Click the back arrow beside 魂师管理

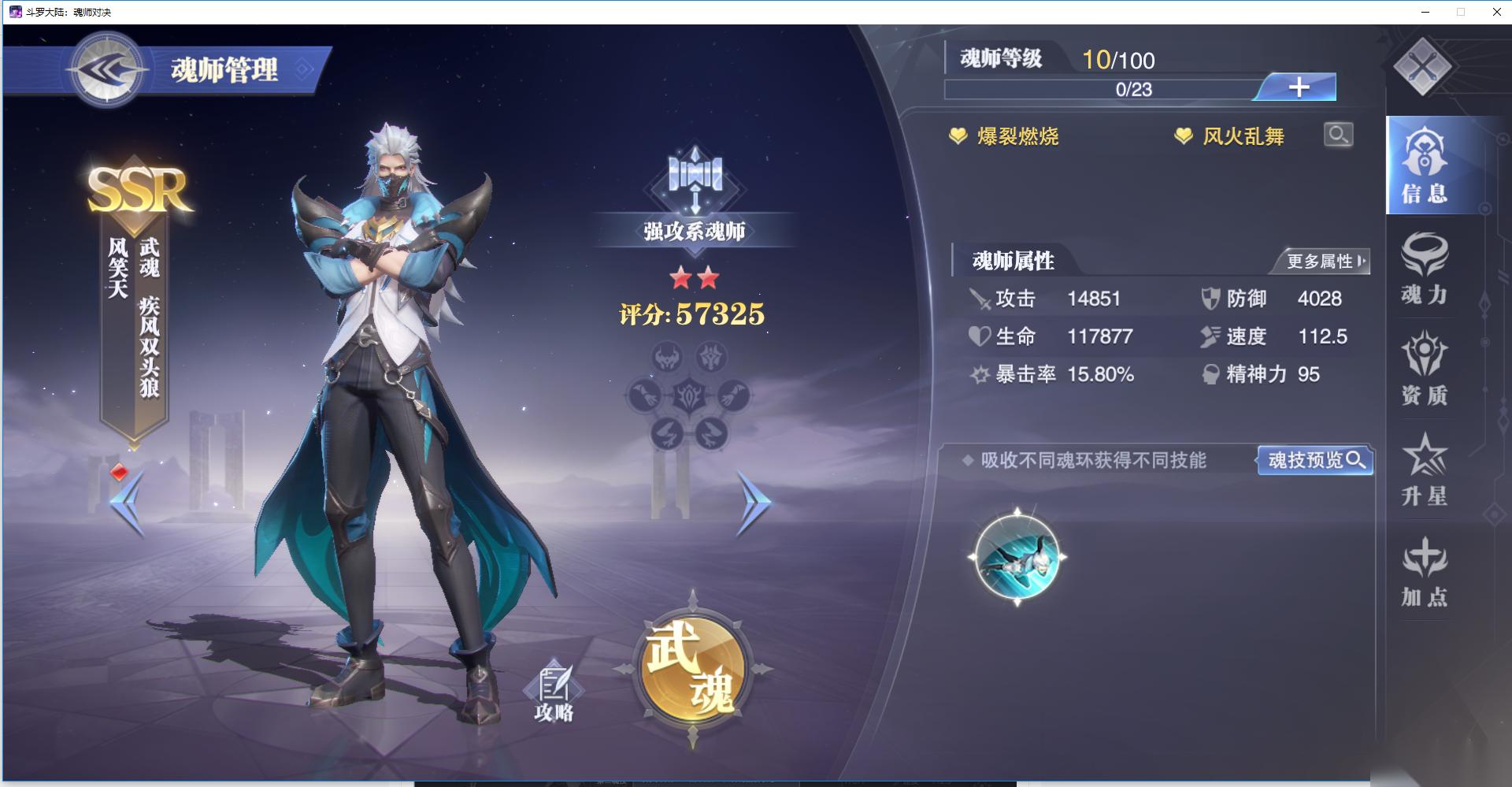(106, 71)
